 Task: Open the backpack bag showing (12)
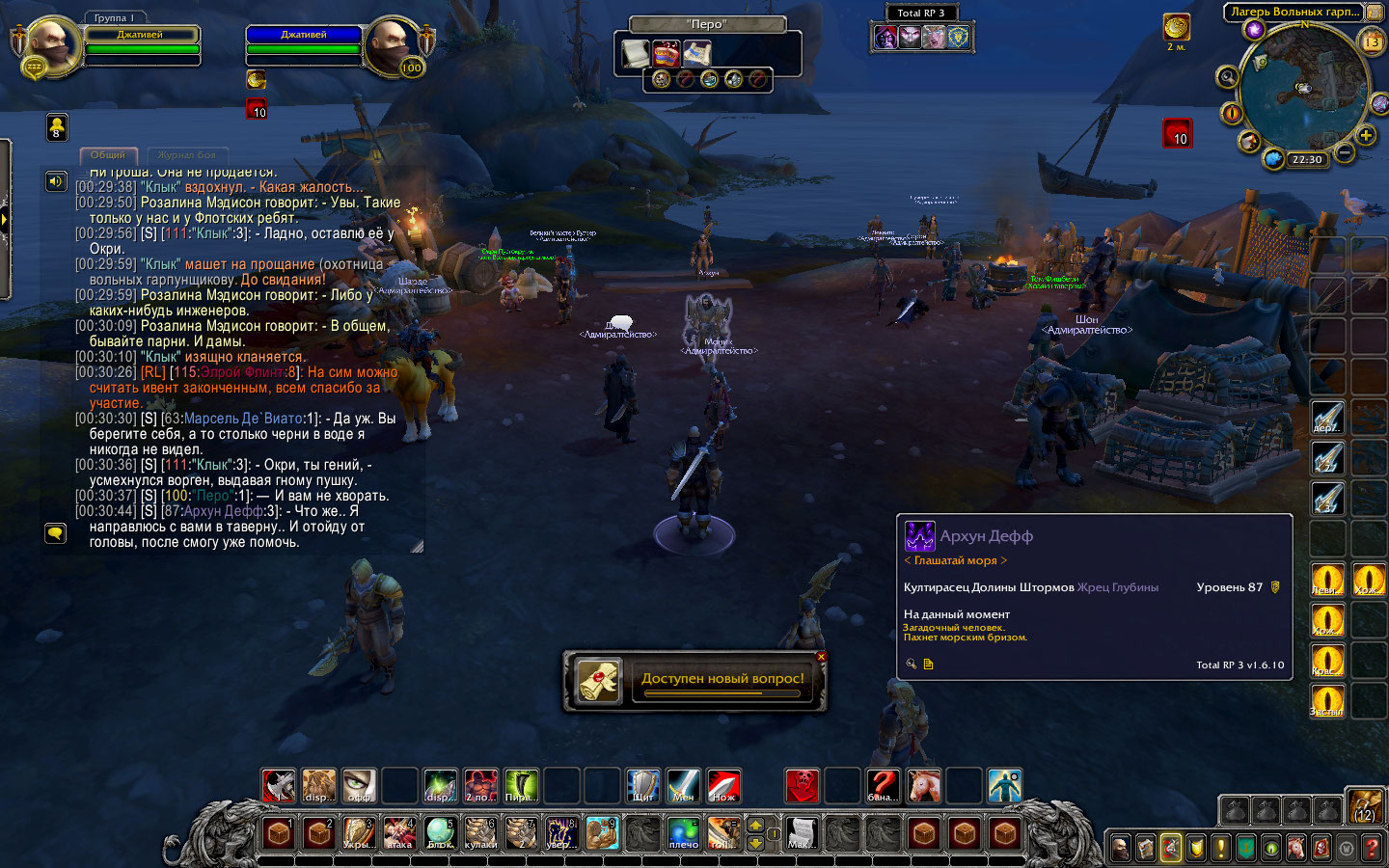tap(1366, 807)
